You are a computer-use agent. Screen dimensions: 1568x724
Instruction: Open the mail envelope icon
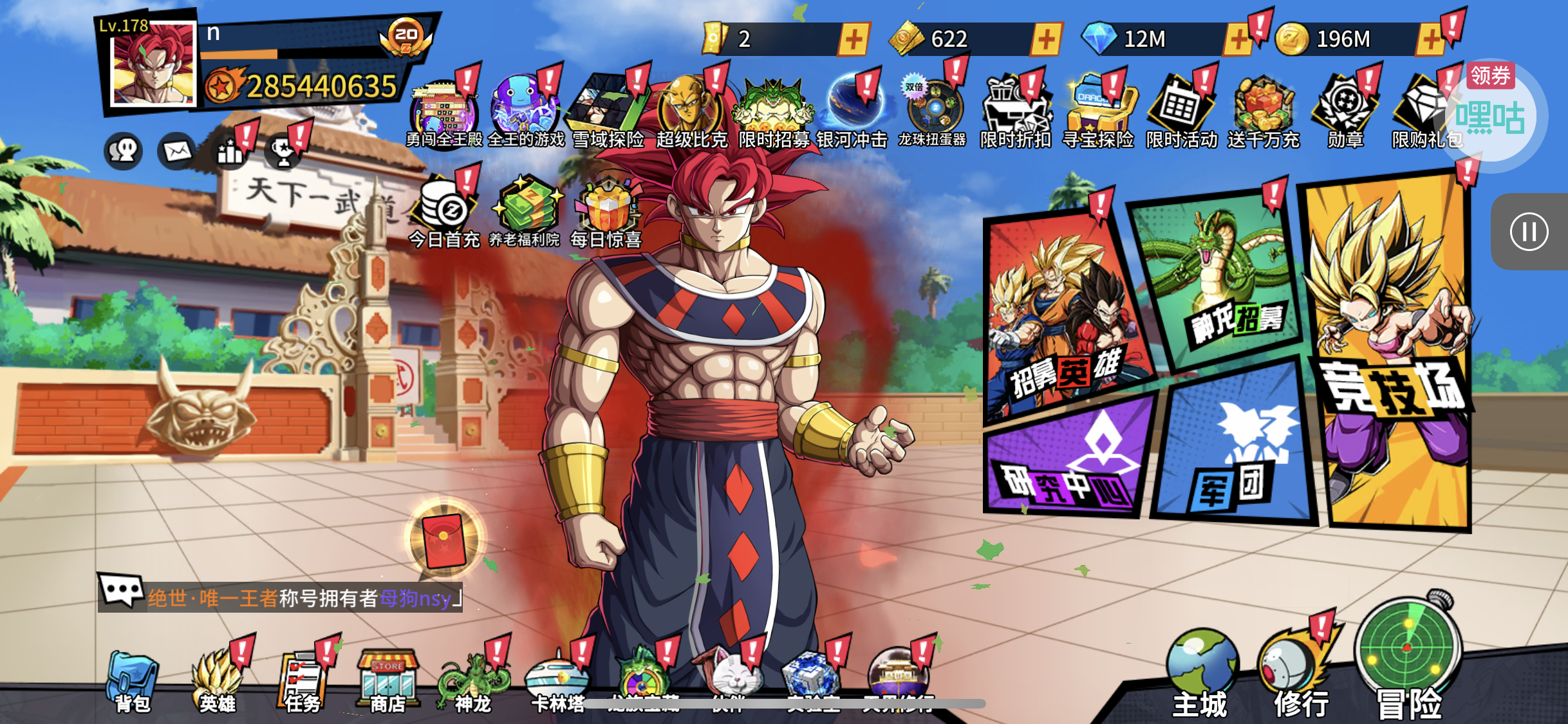click(177, 151)
